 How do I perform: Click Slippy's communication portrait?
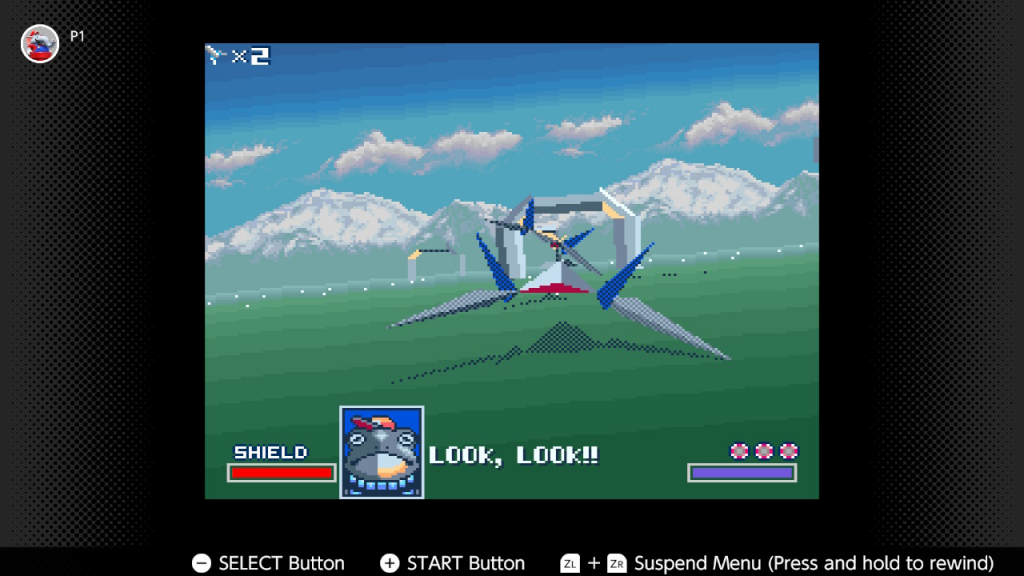[381, 452]
